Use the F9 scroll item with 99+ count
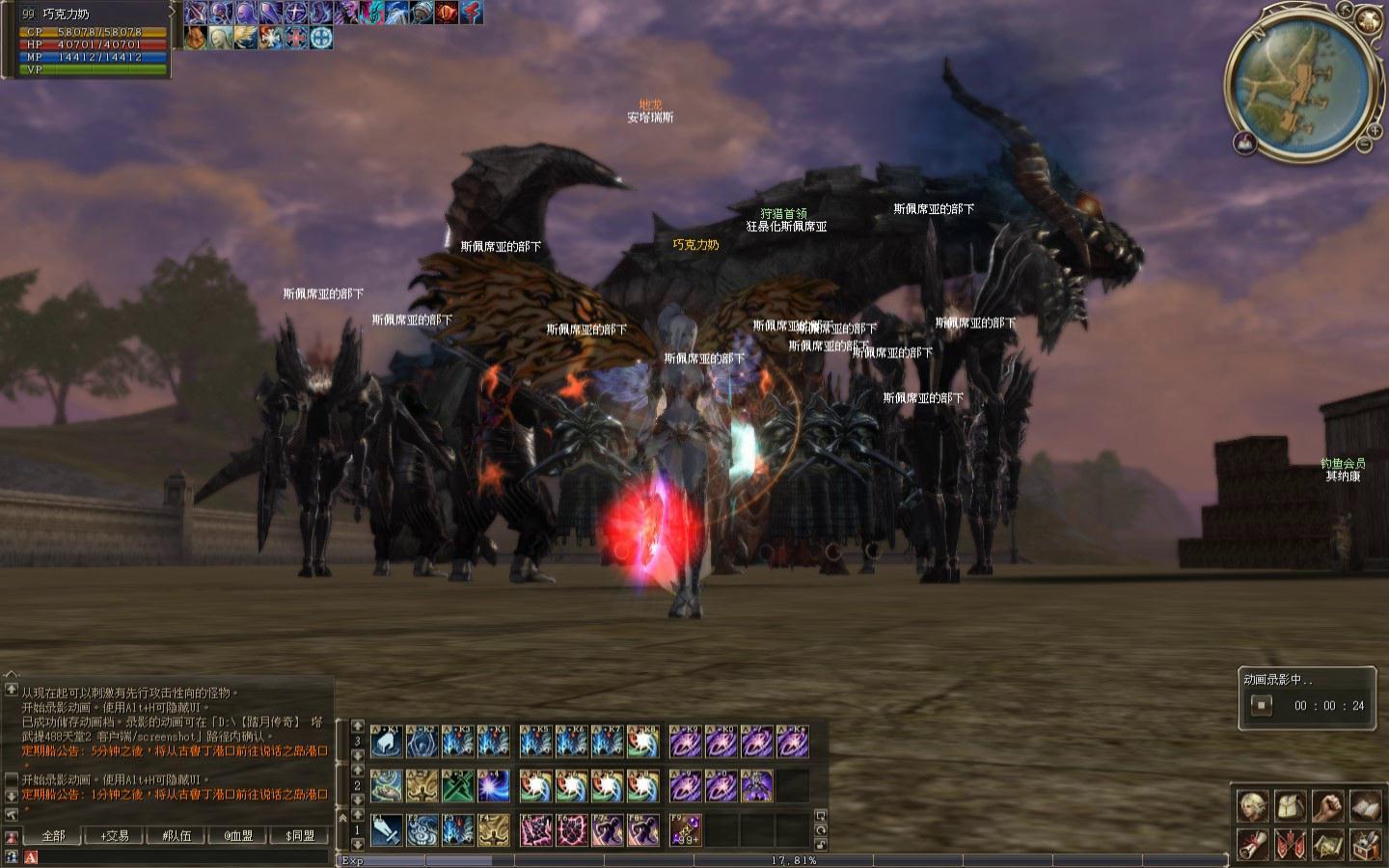This screenshot has width=1389, height=868. point(685,829)
